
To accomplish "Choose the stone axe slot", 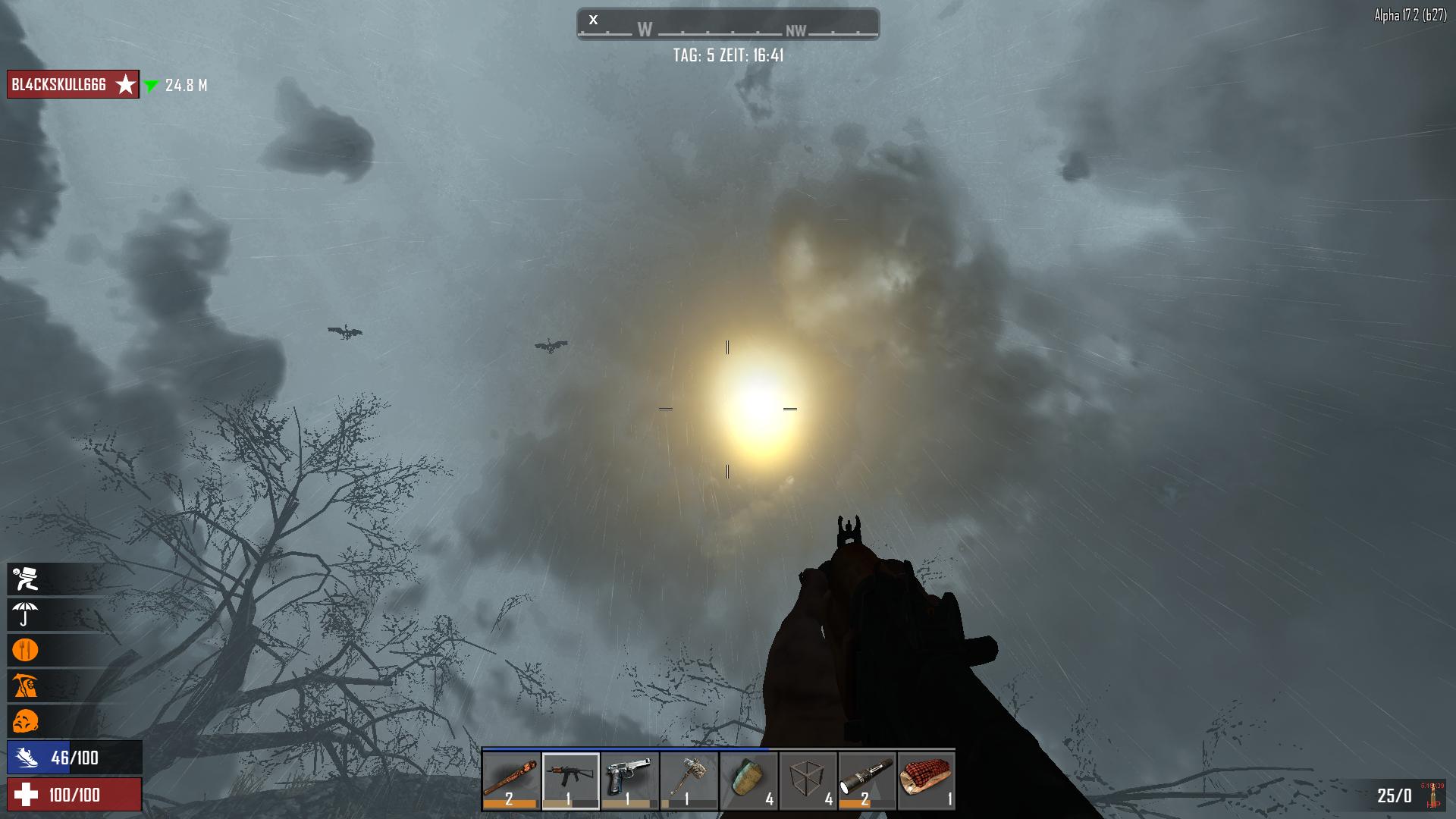I will 689,781.
